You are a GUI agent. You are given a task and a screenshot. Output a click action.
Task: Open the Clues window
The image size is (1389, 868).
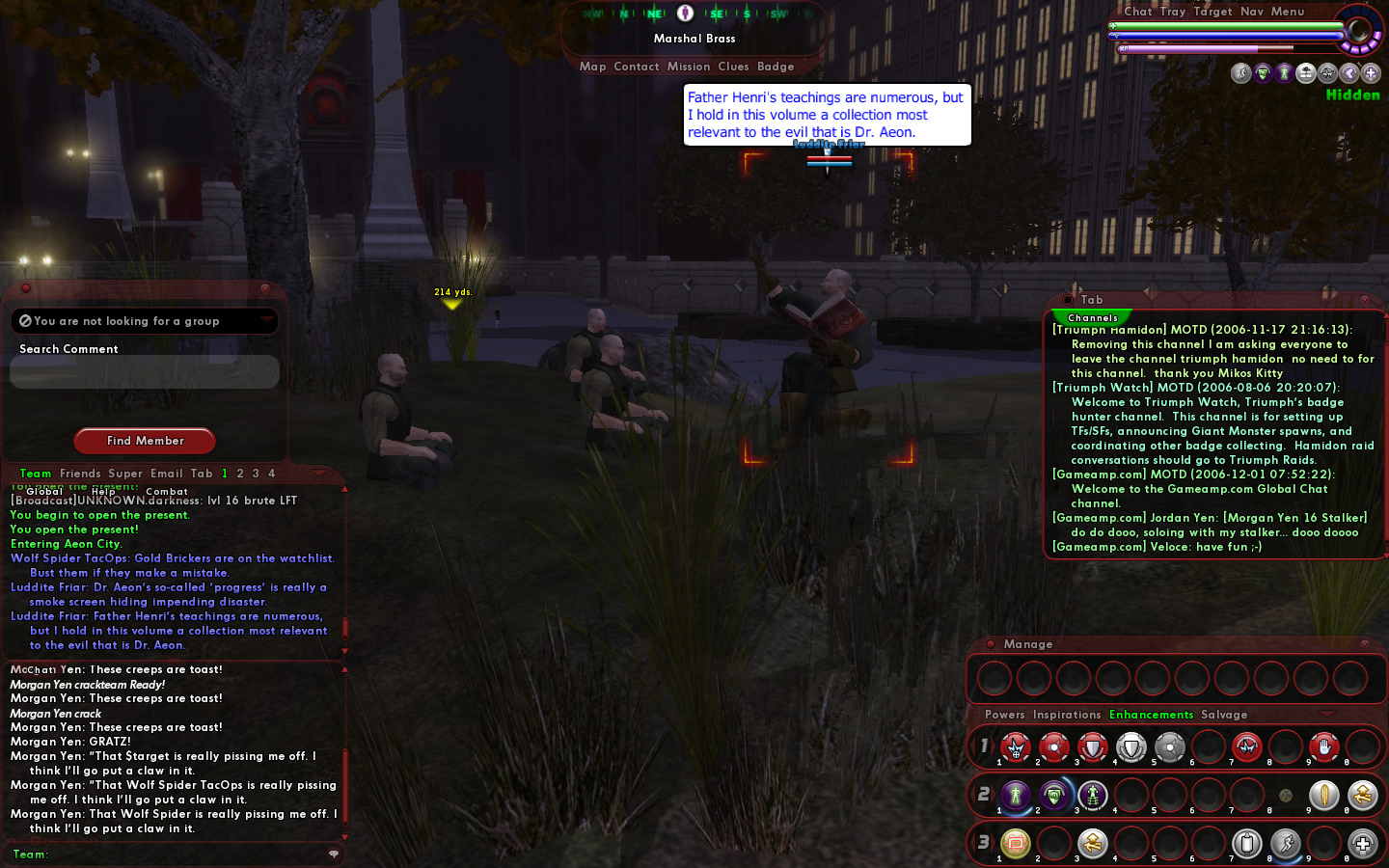(733, 67)
